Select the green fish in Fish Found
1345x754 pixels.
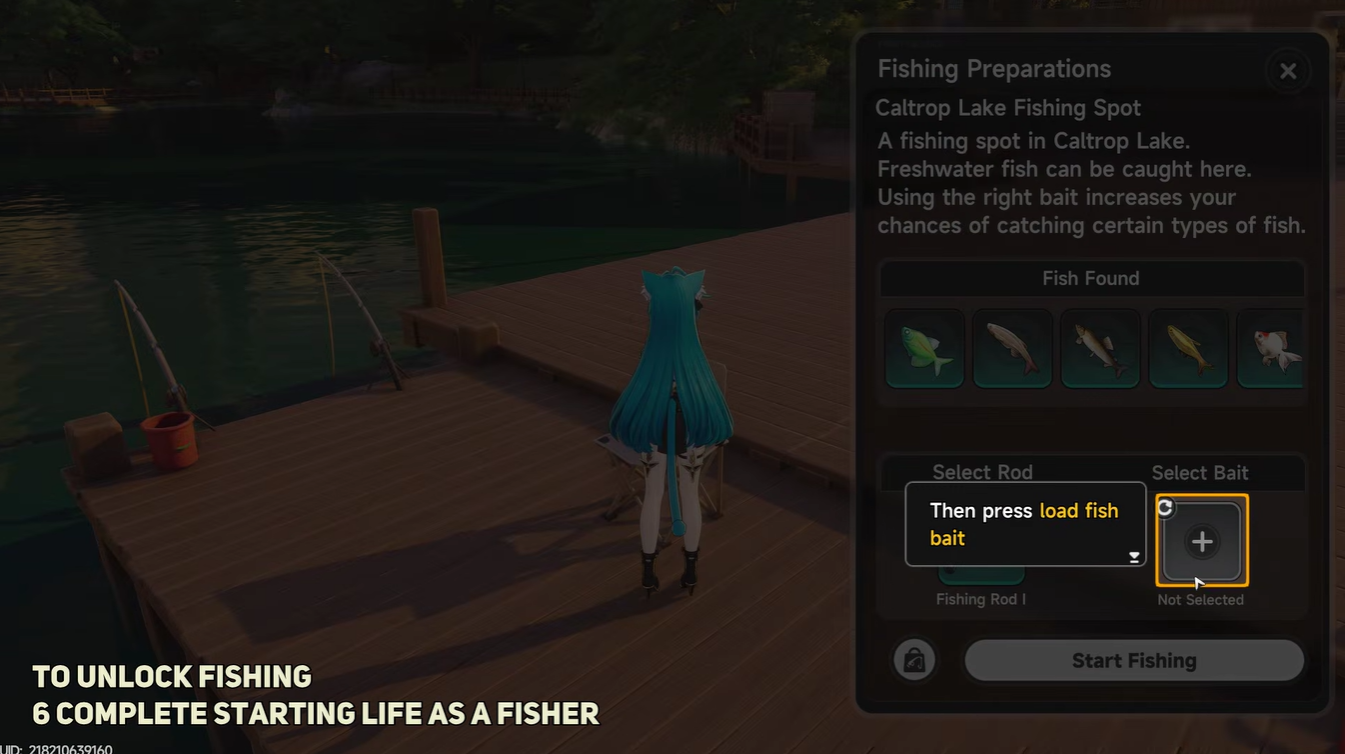923,349
